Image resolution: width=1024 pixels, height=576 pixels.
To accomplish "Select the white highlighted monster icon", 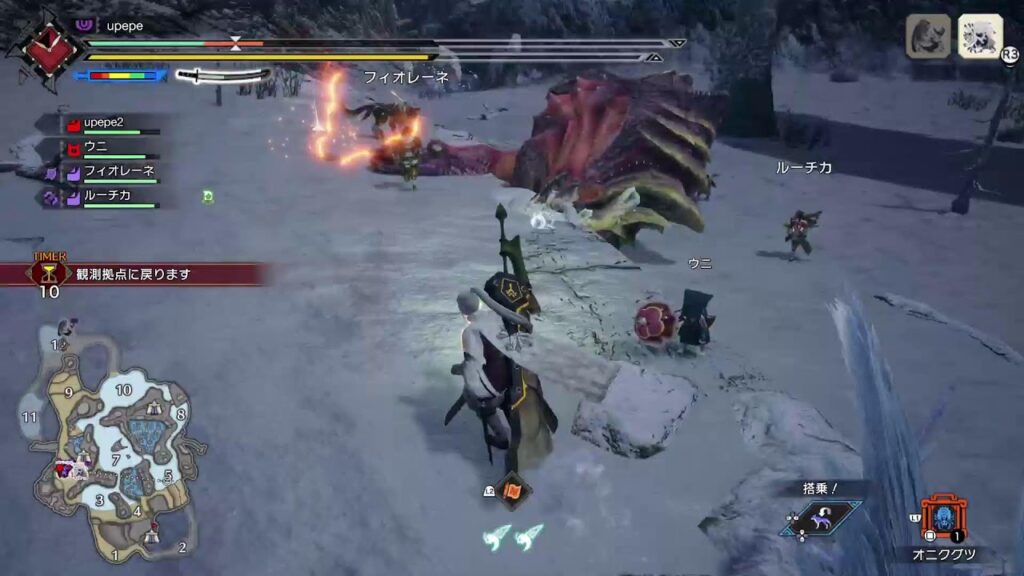I will [x=980, y=36].
